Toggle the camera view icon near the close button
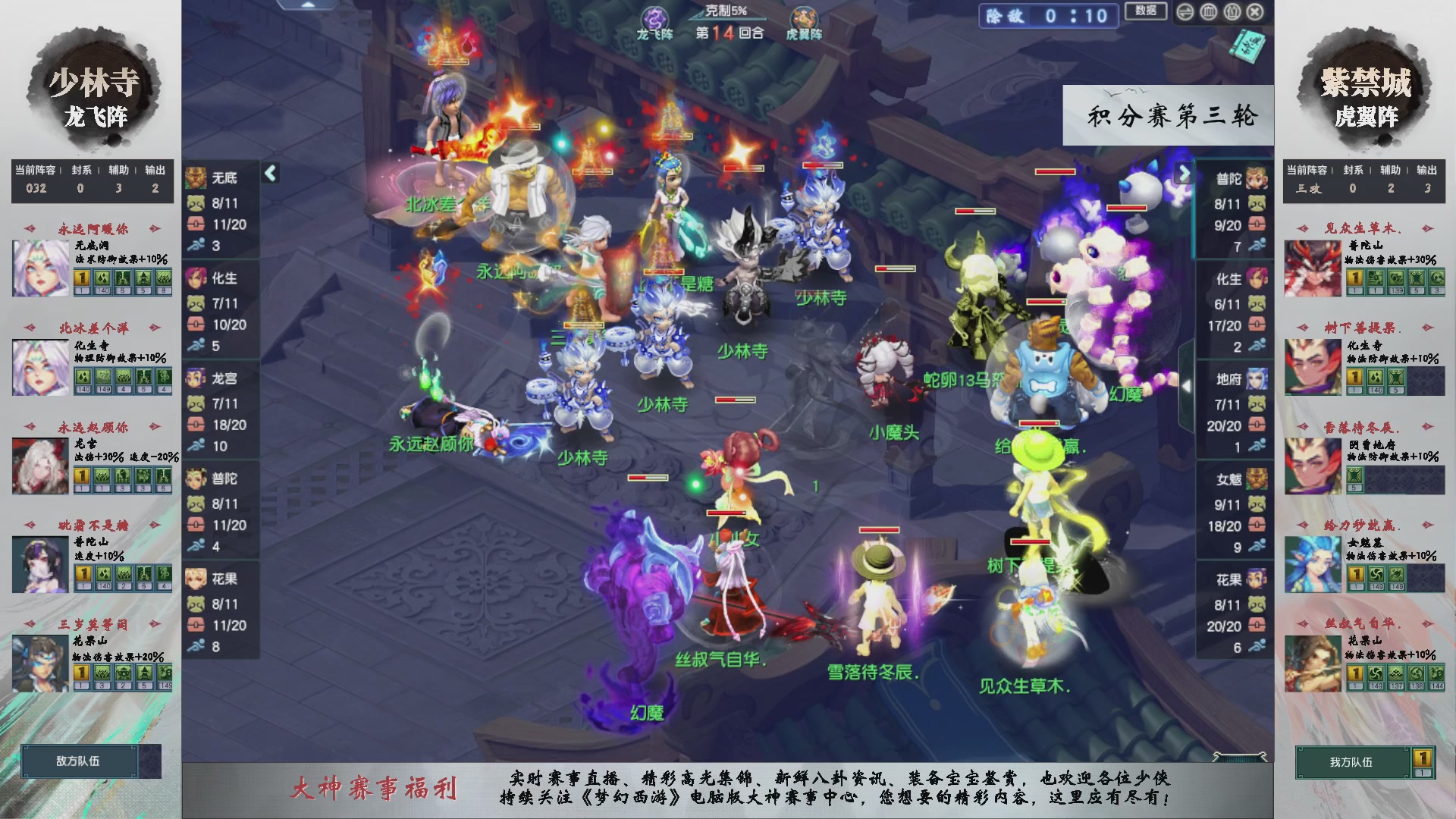 [1234, 11]
